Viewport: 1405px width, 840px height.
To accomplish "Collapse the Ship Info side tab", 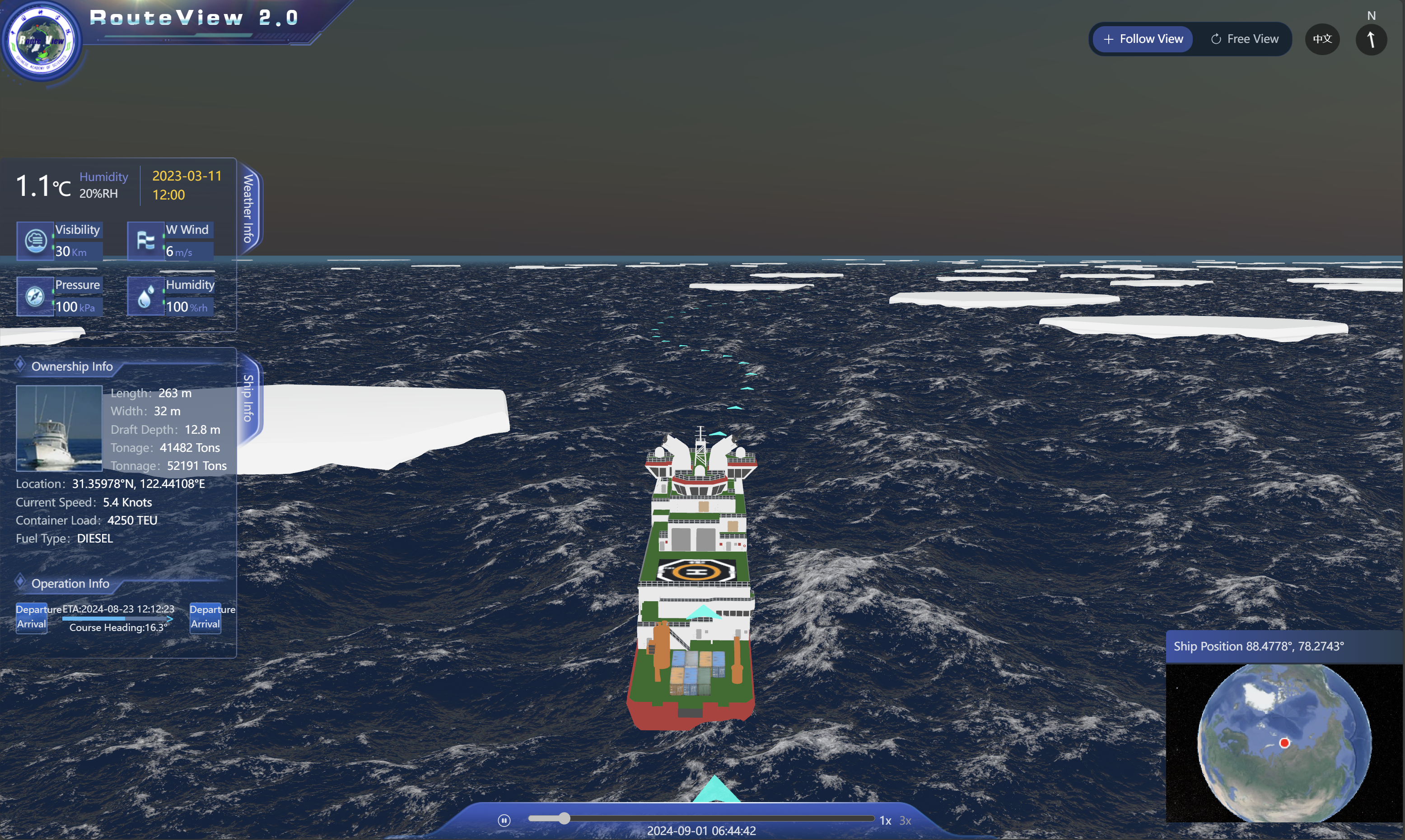I will pos(248,398).
